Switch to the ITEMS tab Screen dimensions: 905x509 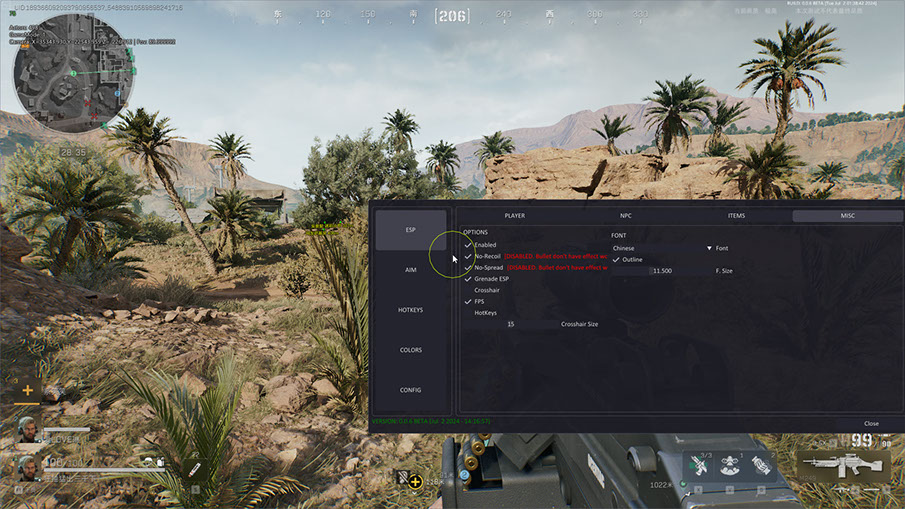(x=736, y=215)
